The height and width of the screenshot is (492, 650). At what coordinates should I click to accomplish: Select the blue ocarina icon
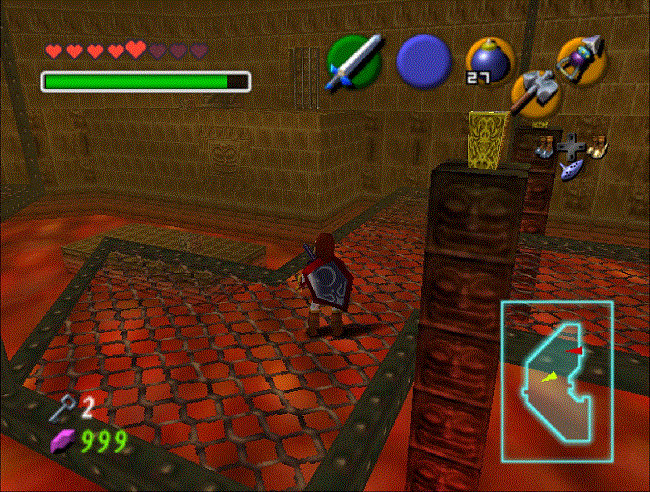click(571, 169)
